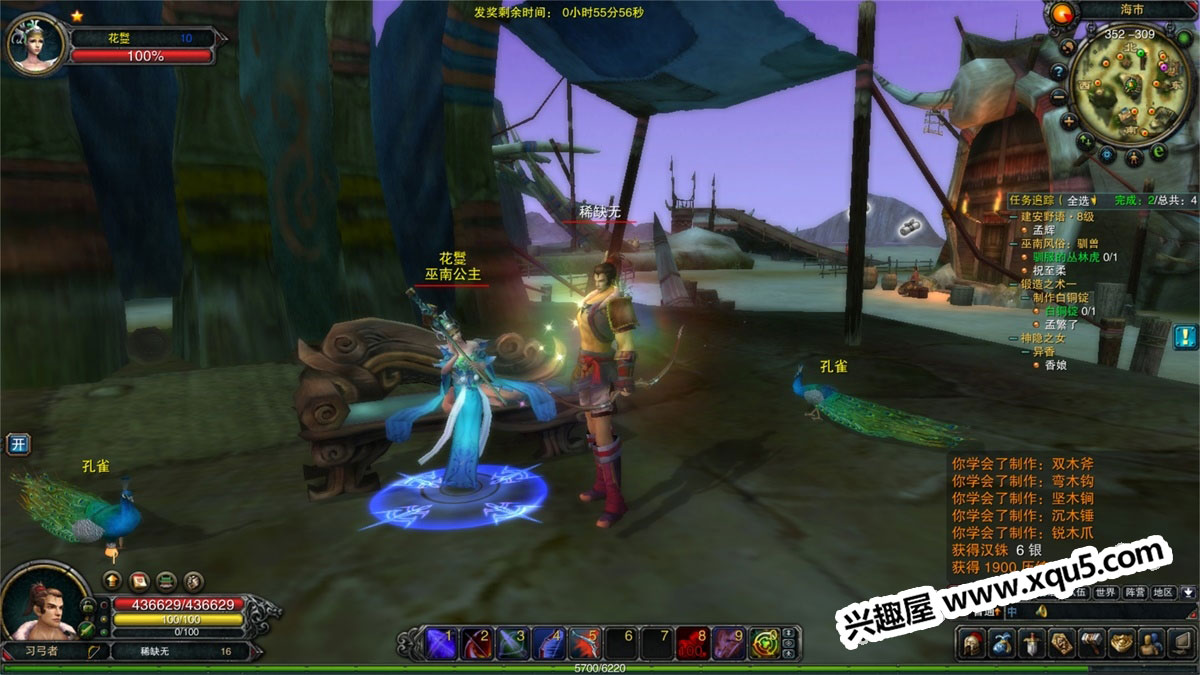Open the hammer crafting menu icon
1200x675 pixels.
(1090, 644)
